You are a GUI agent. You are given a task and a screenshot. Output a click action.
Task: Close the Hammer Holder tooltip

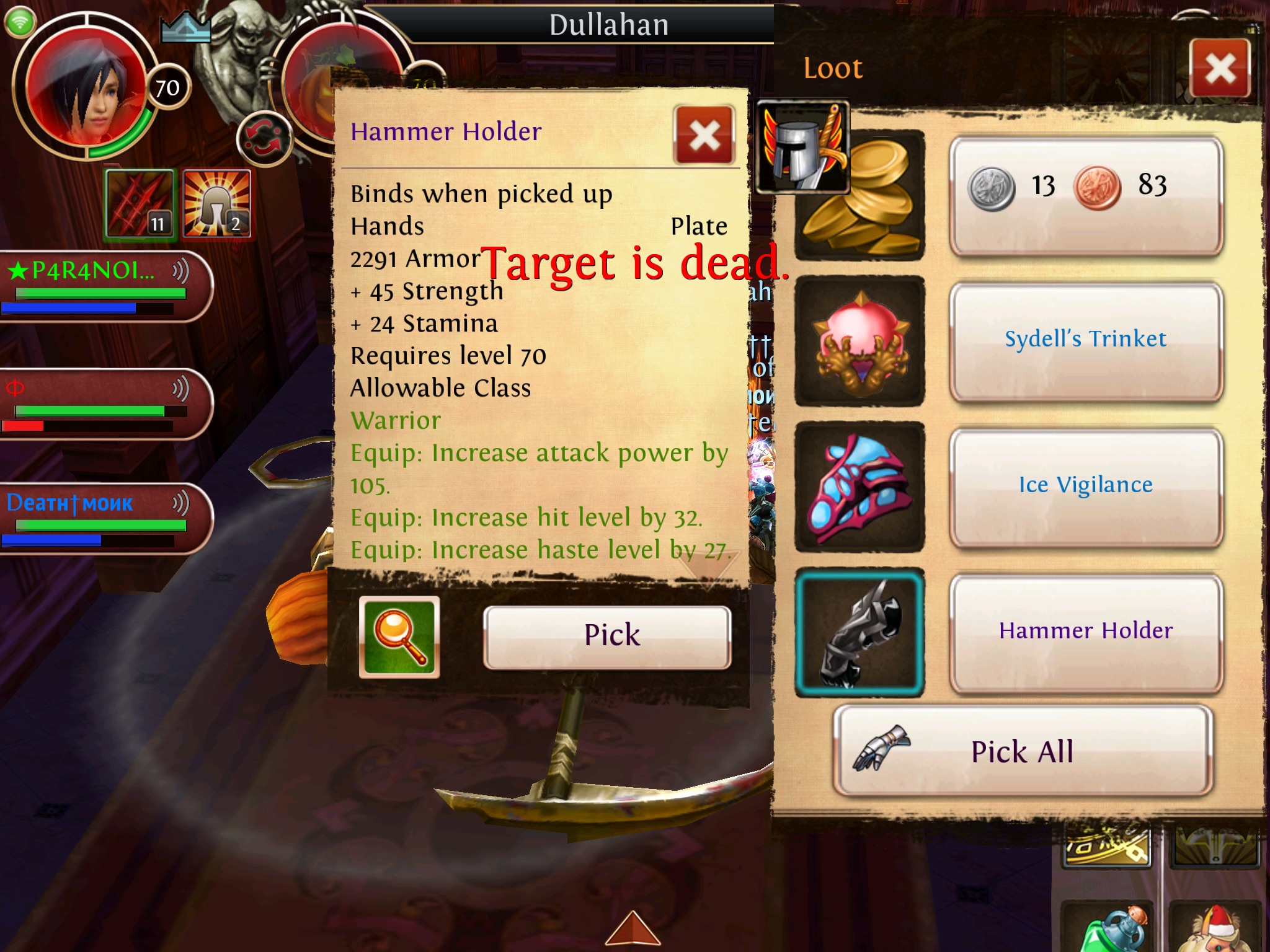[x=704, y=135]
